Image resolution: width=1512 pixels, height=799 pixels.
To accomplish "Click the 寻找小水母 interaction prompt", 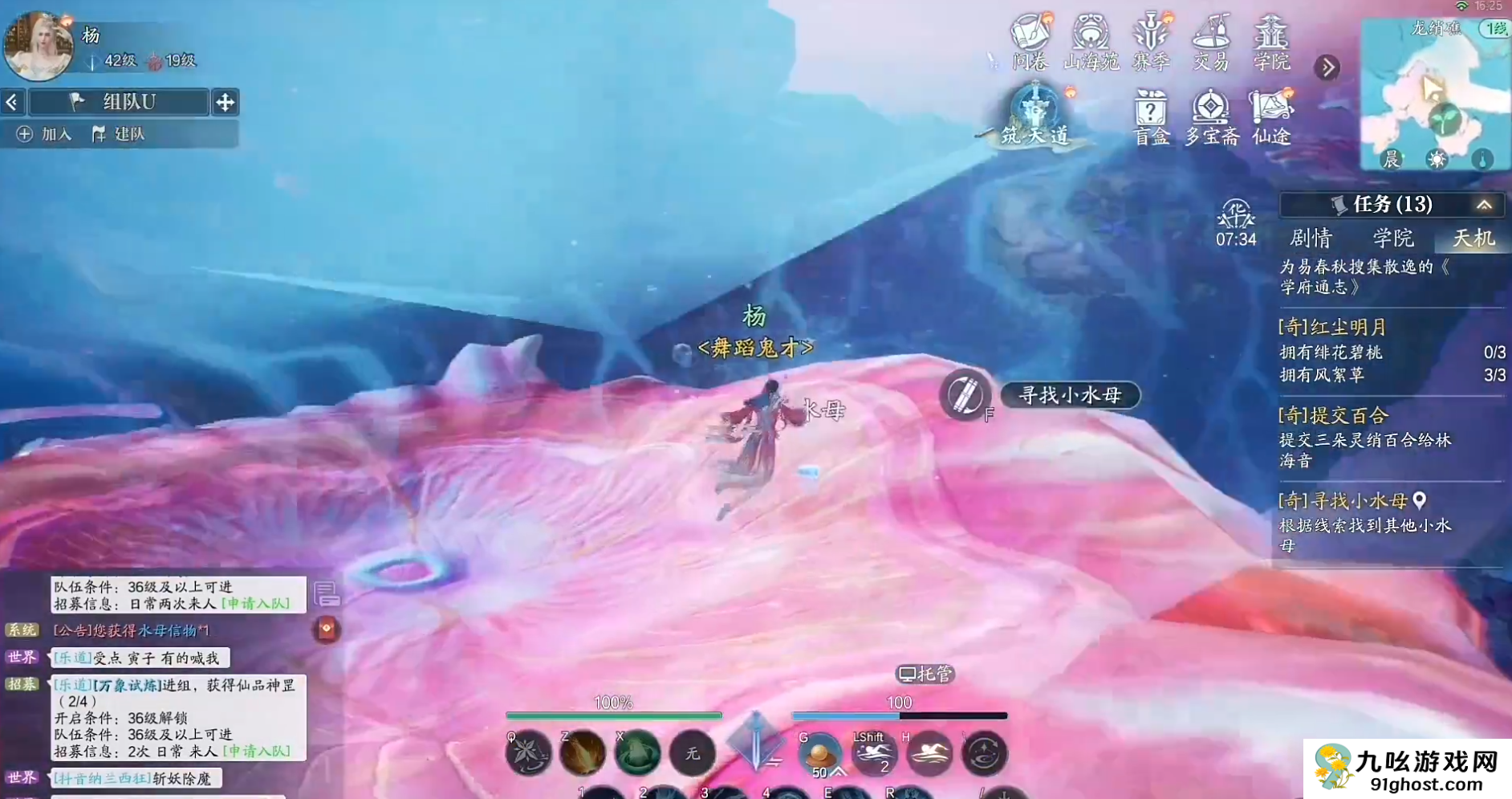I will (1069, 395).
